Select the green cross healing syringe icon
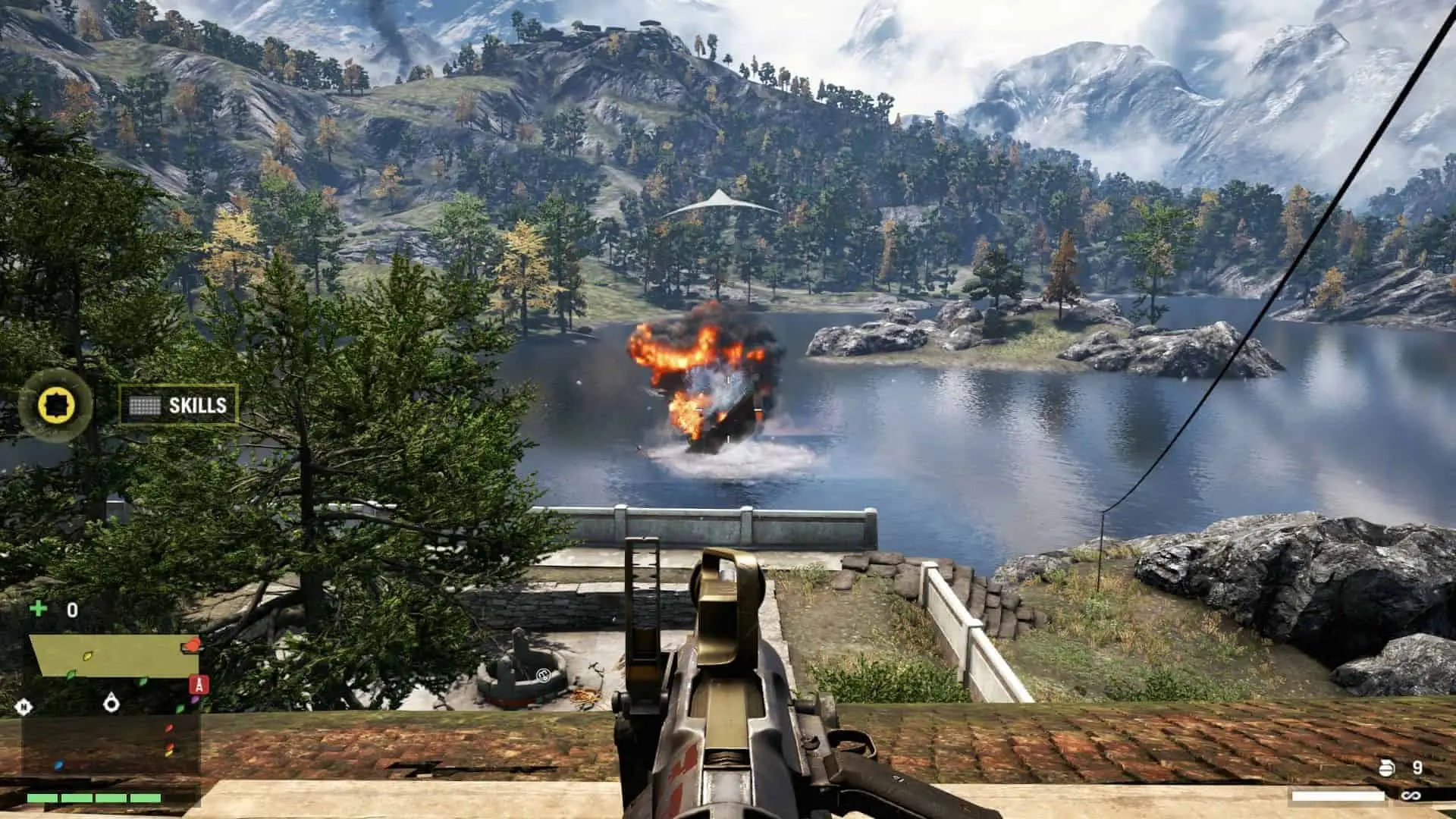Screen dimensions: 1456x819 [37, 609]
